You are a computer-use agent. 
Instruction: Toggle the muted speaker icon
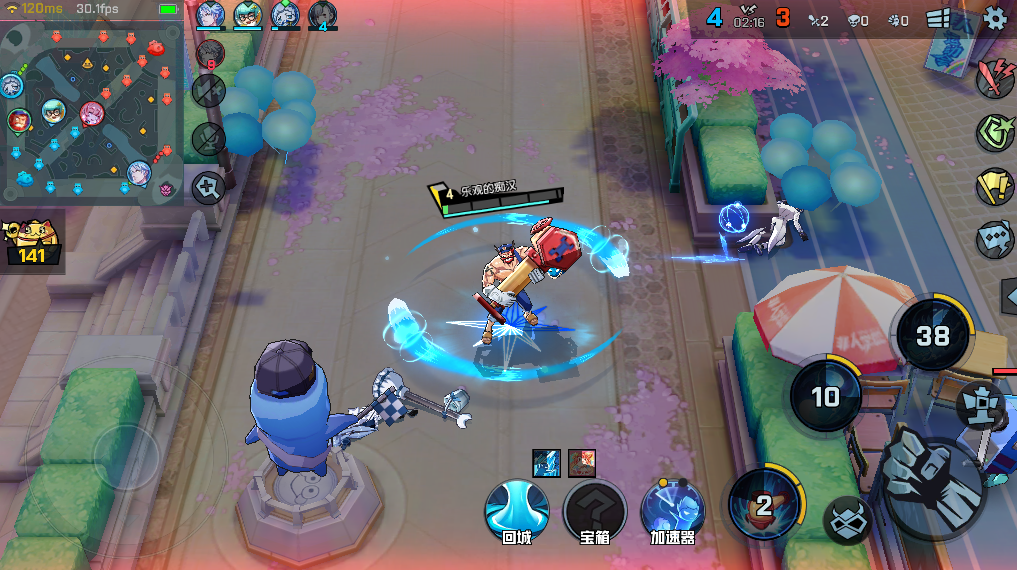pyautogui.click(x=208, y=92)
